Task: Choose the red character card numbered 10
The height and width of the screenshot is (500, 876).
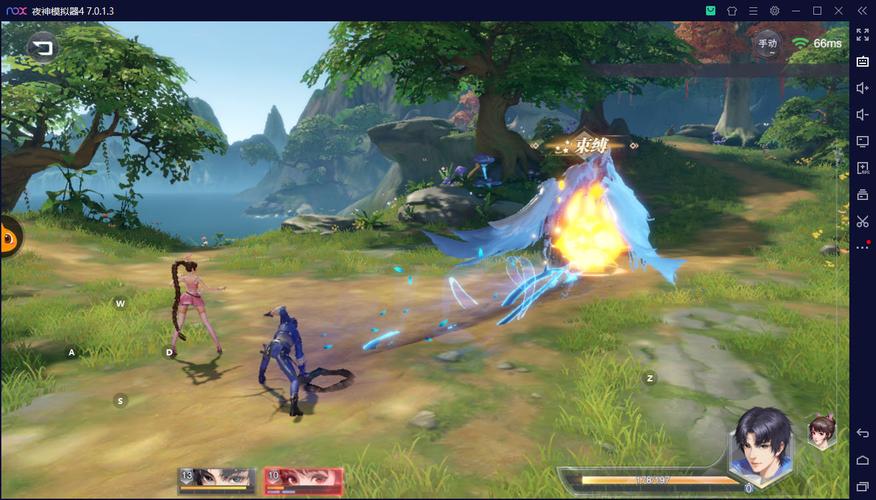Action: click(304, 478)
